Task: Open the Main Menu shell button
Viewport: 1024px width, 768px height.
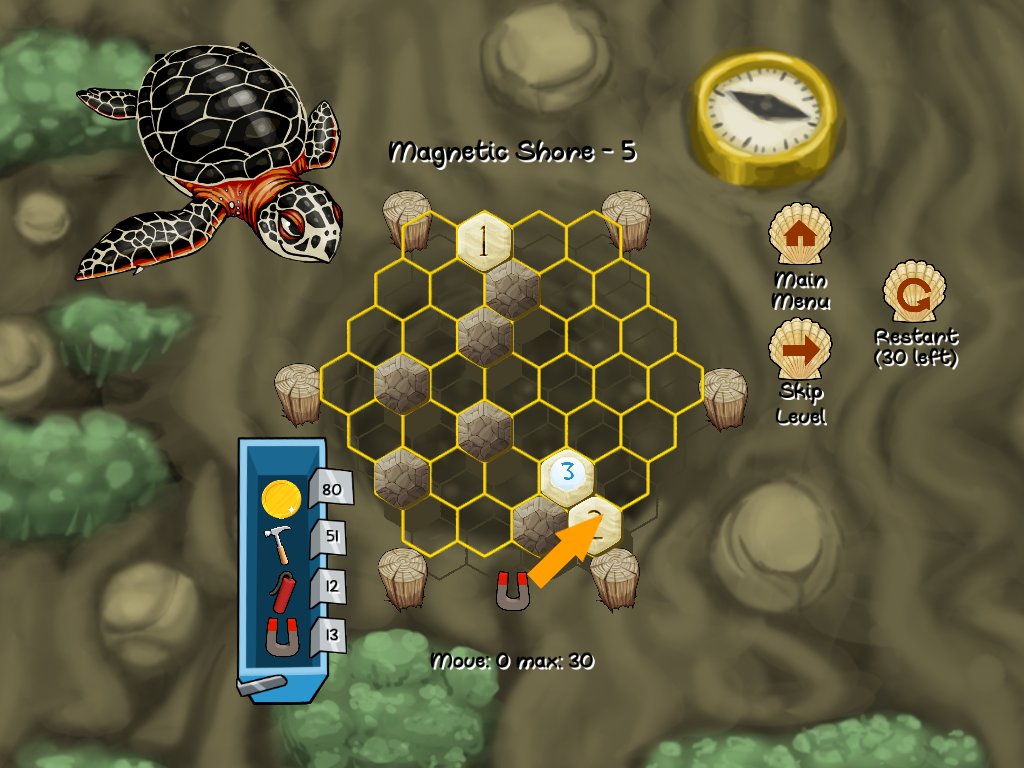Action: pos(799,234)
